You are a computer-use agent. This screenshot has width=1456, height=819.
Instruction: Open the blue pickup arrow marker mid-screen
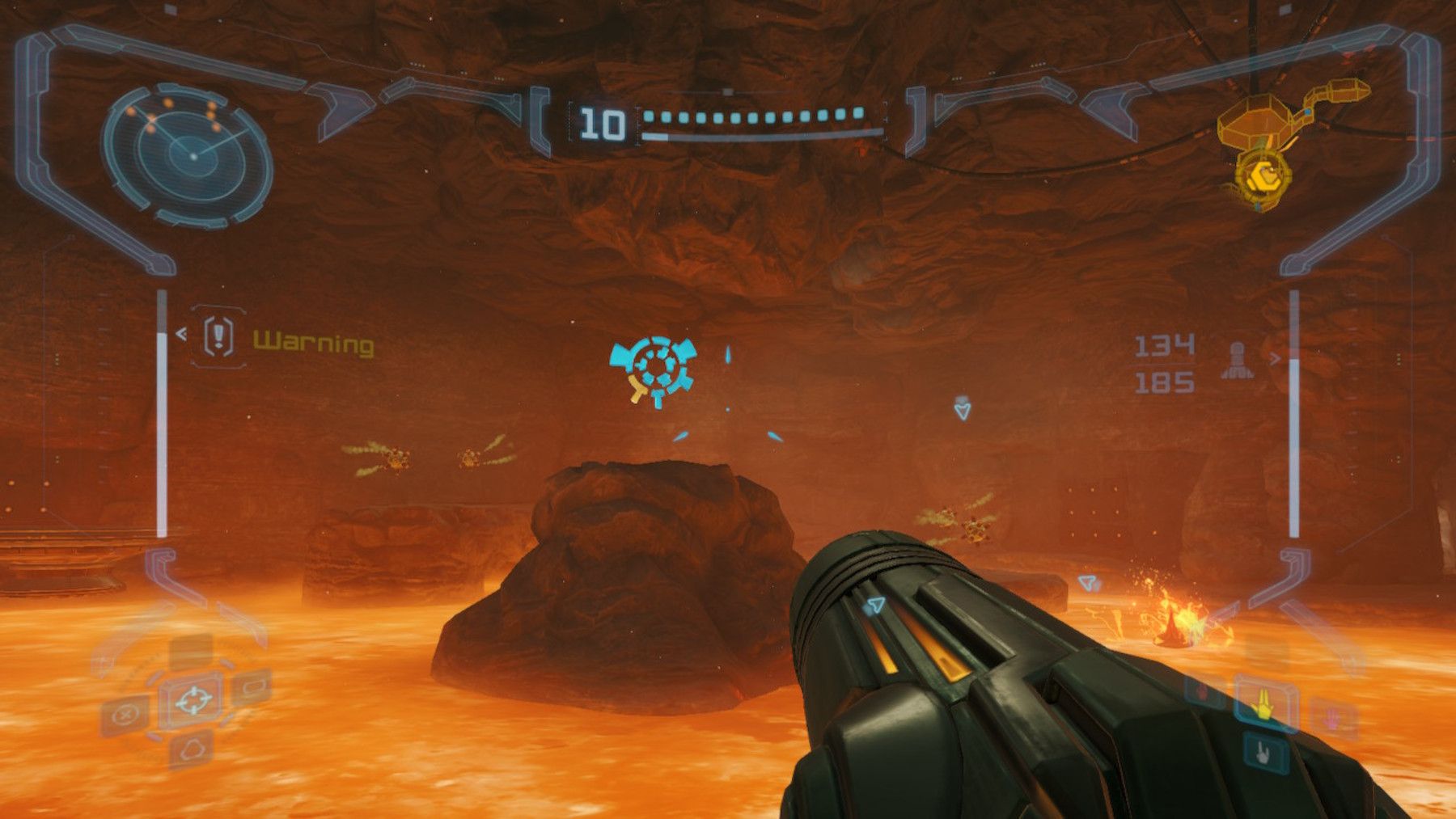point(962,410)
